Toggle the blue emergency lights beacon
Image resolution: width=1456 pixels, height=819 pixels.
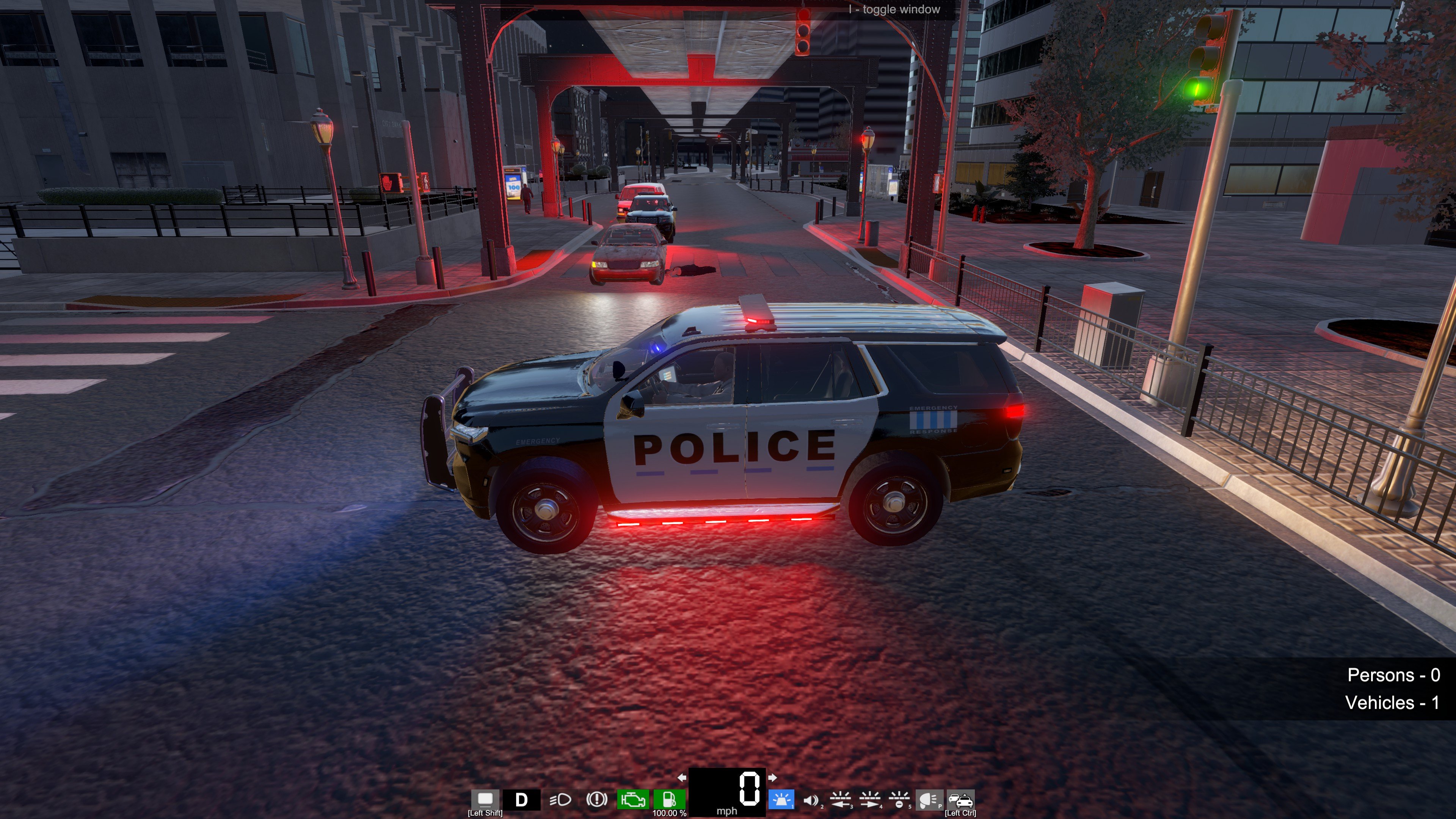click(782, 800)
